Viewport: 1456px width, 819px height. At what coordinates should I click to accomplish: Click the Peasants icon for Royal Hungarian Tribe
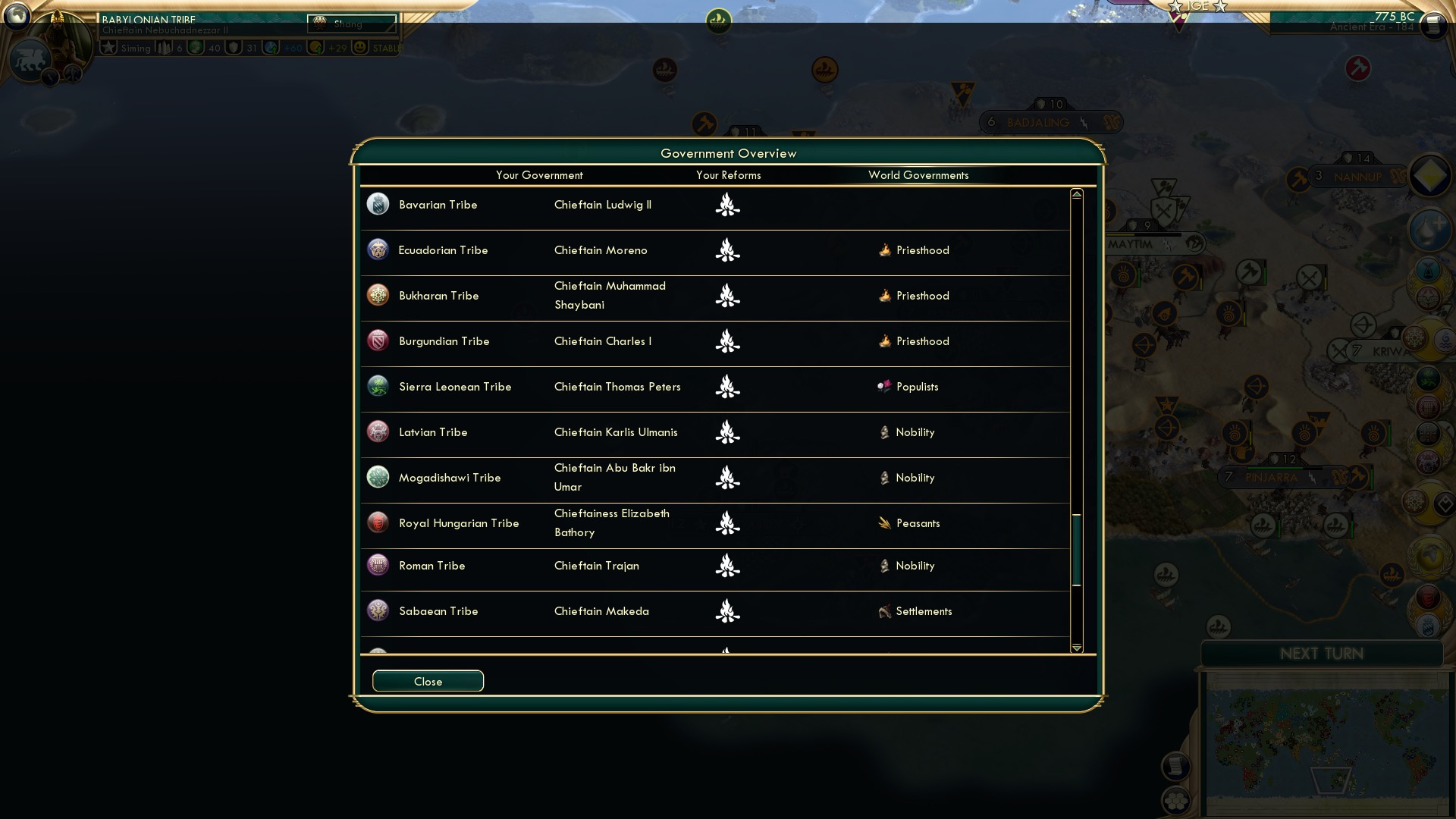884,522
